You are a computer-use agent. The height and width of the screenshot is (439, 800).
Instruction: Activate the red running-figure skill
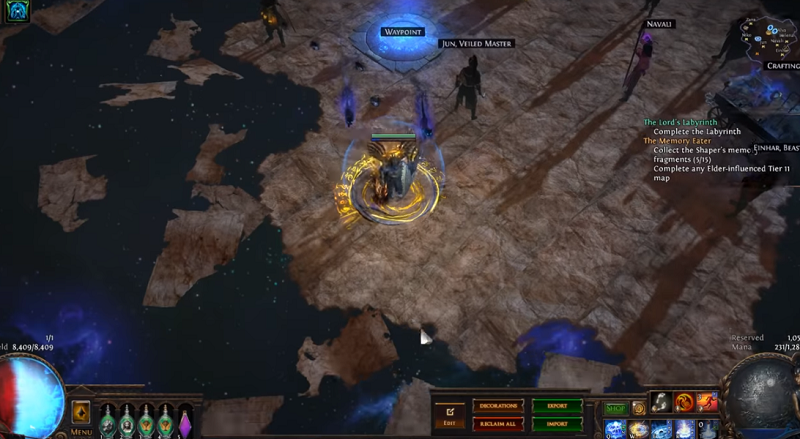[708, 402]
